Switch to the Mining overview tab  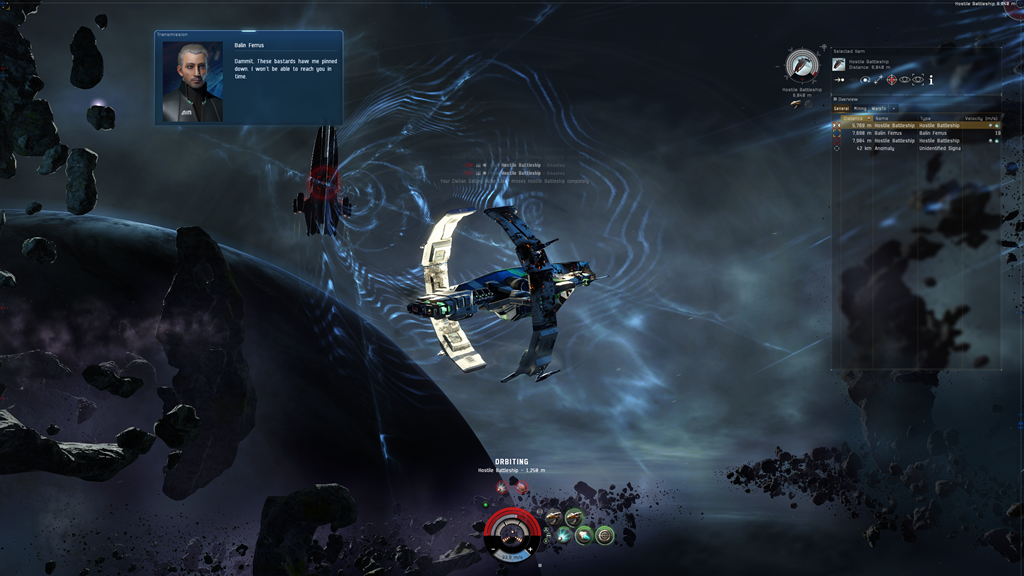[860, 108]
